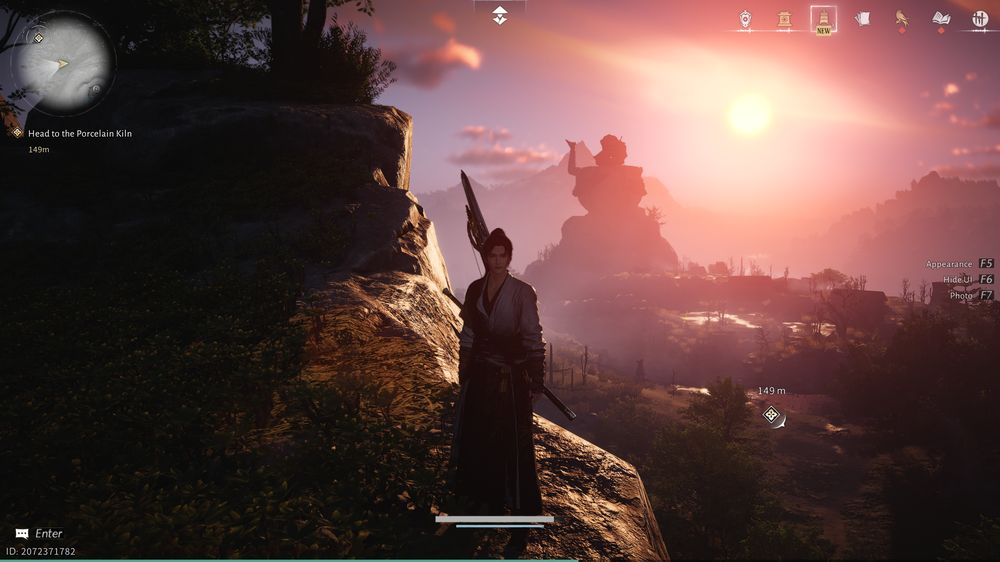This screenshot has height=562, width=1000.
Task: Open the shield badge icon in top bar
Action: tap(745, 19)
